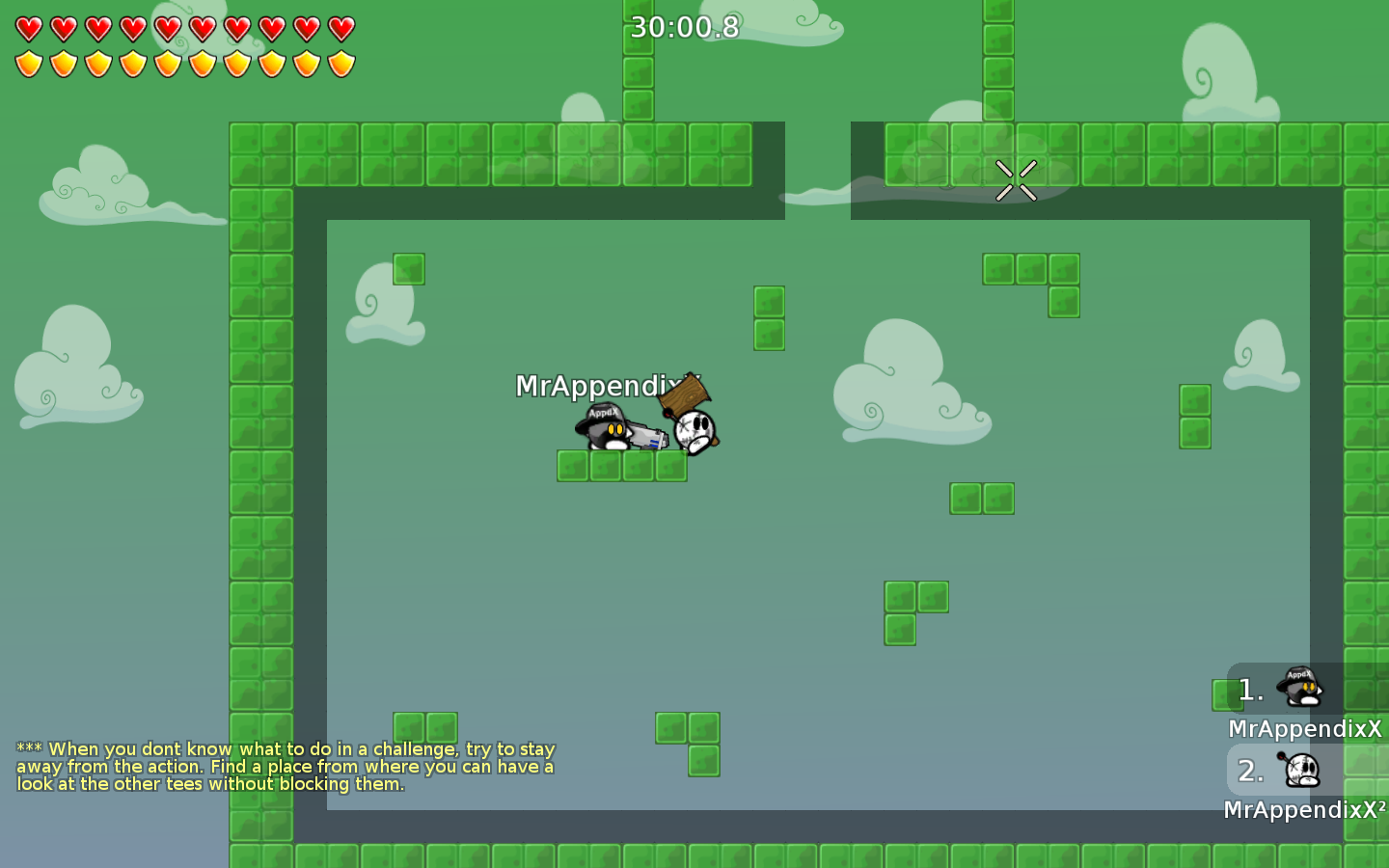The image size is (1389, 868).
Task: Toggle the small green block above MrAppendixX
Action: (408, 269)
